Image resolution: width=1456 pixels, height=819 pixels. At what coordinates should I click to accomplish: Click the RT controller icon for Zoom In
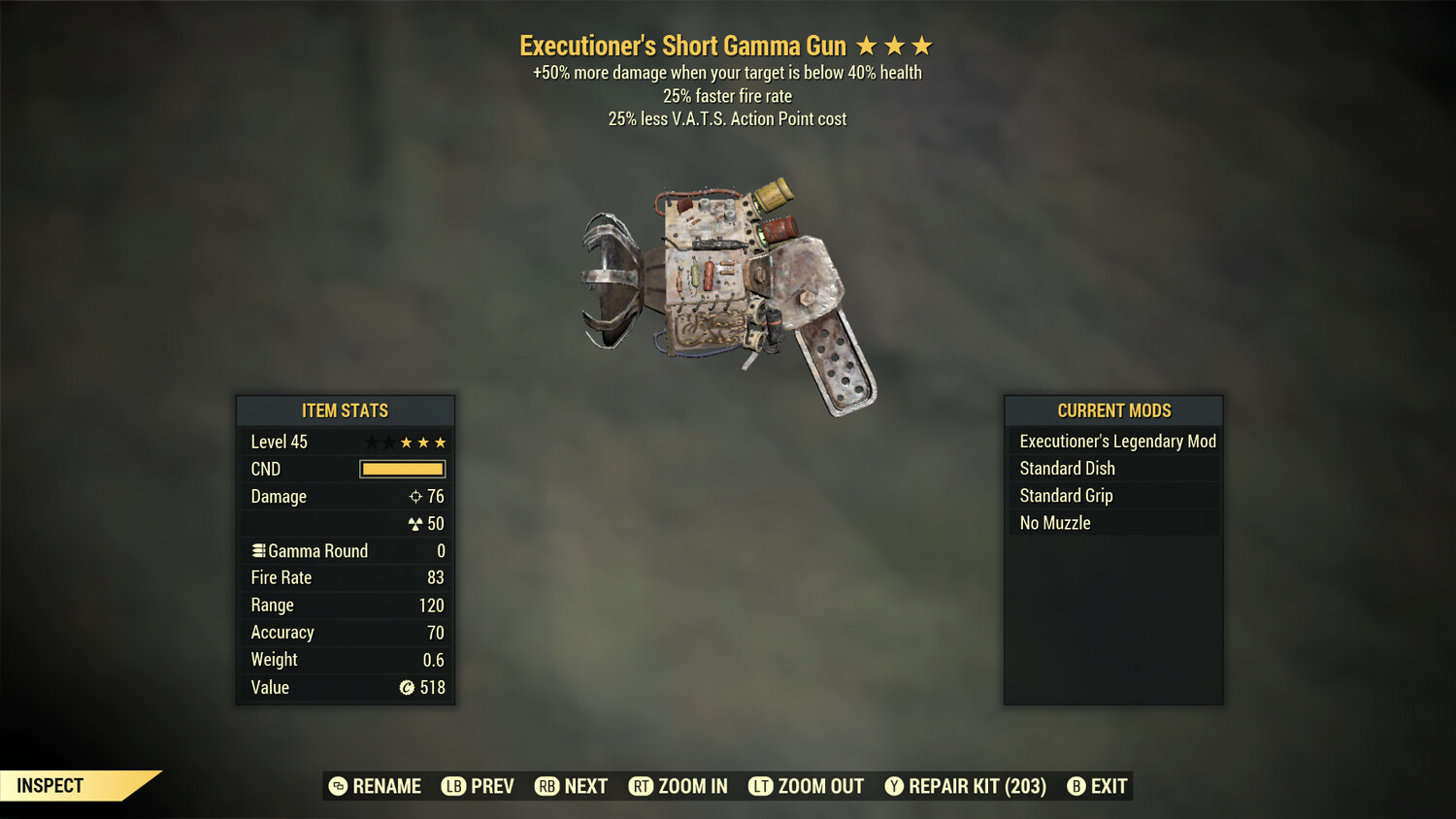[x=642, y=786]
